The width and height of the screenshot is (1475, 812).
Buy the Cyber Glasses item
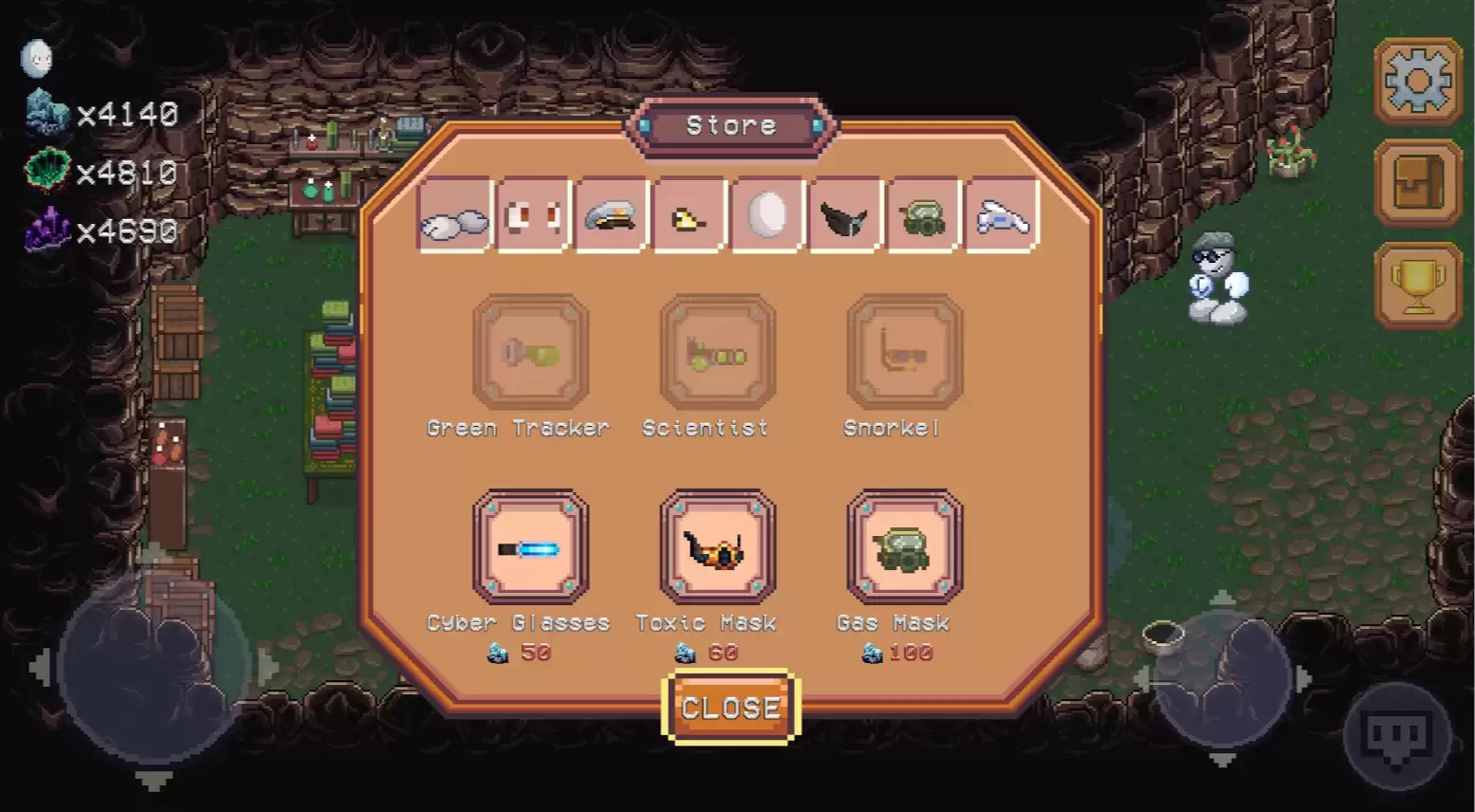click(x=530, y=547)
